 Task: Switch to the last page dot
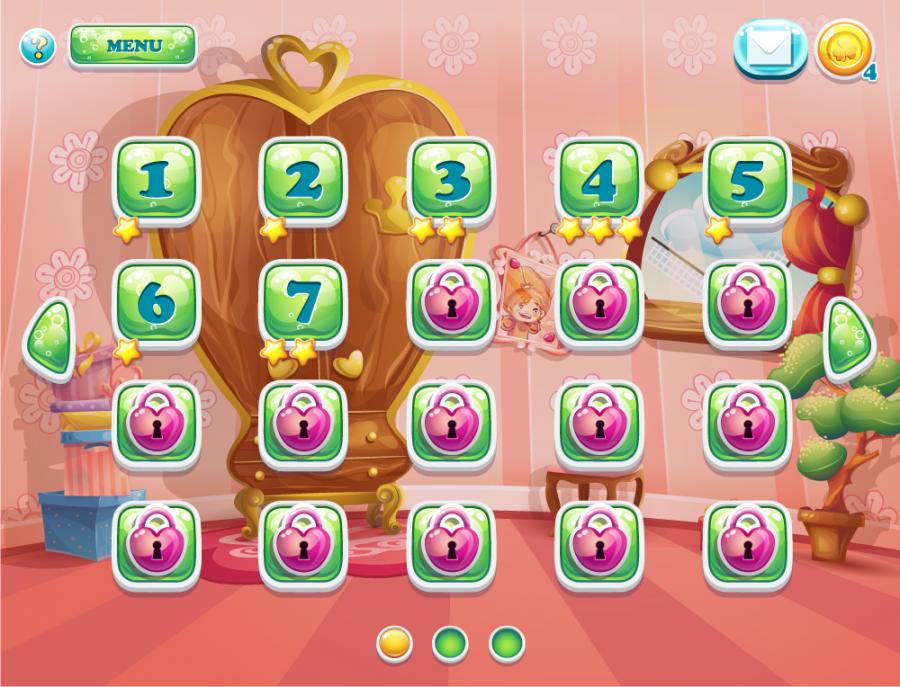pos(507,643)
